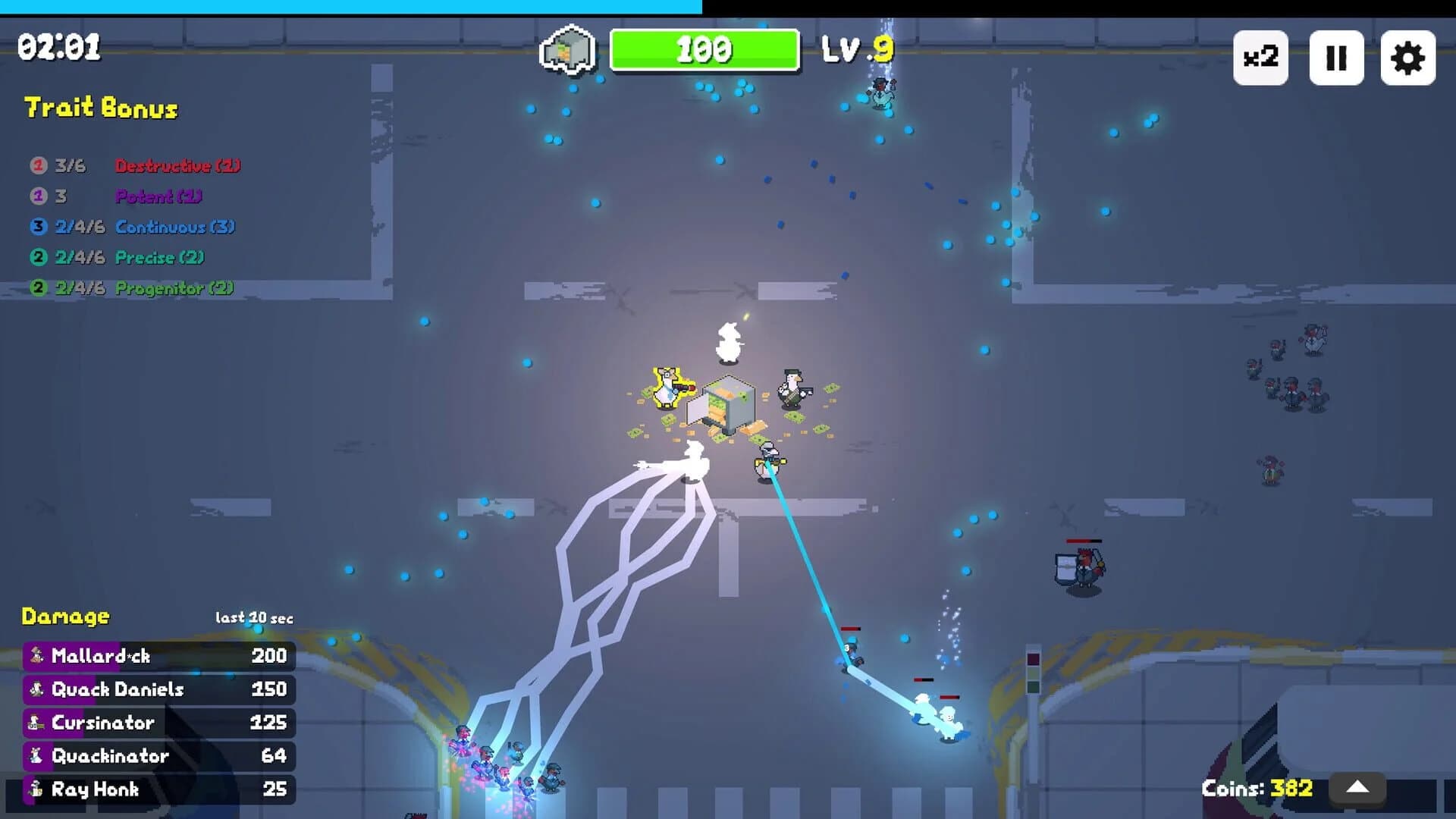This screenshot has width=1456, height=819.
Task: Click the duck portrait next to the health bar
Action: [x=566, y=49]
